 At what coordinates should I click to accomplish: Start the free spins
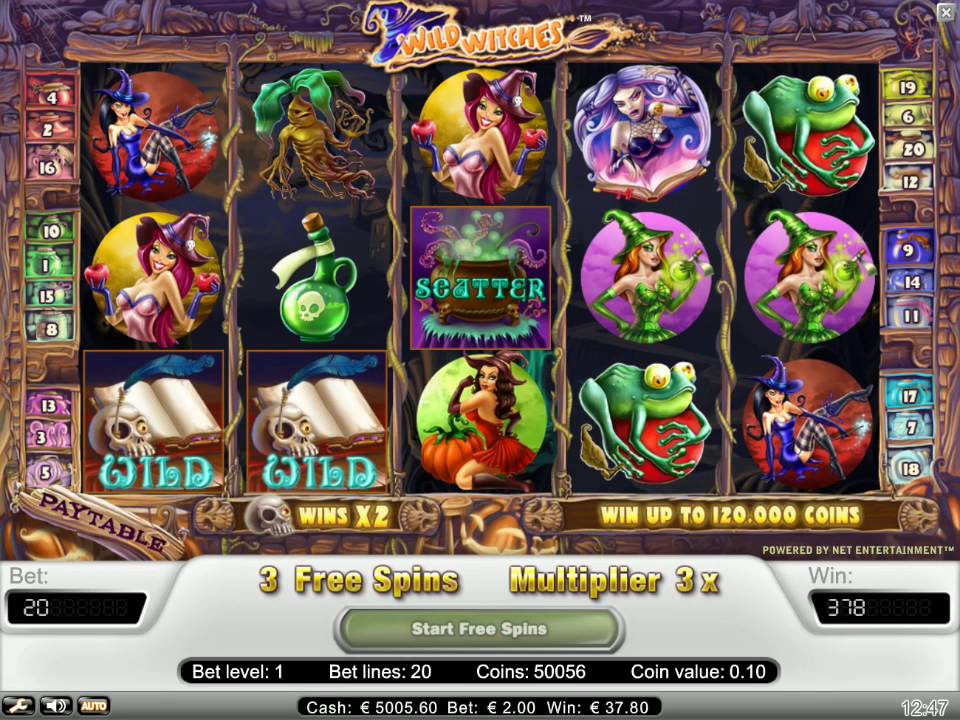point(479,629)
